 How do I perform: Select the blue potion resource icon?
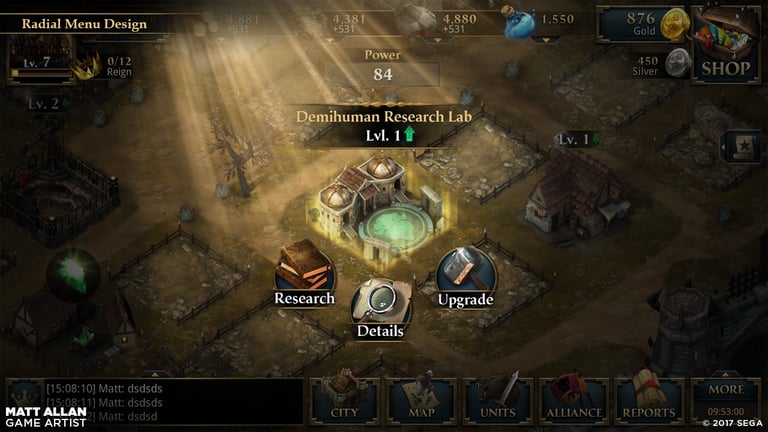tap(519, 23)
